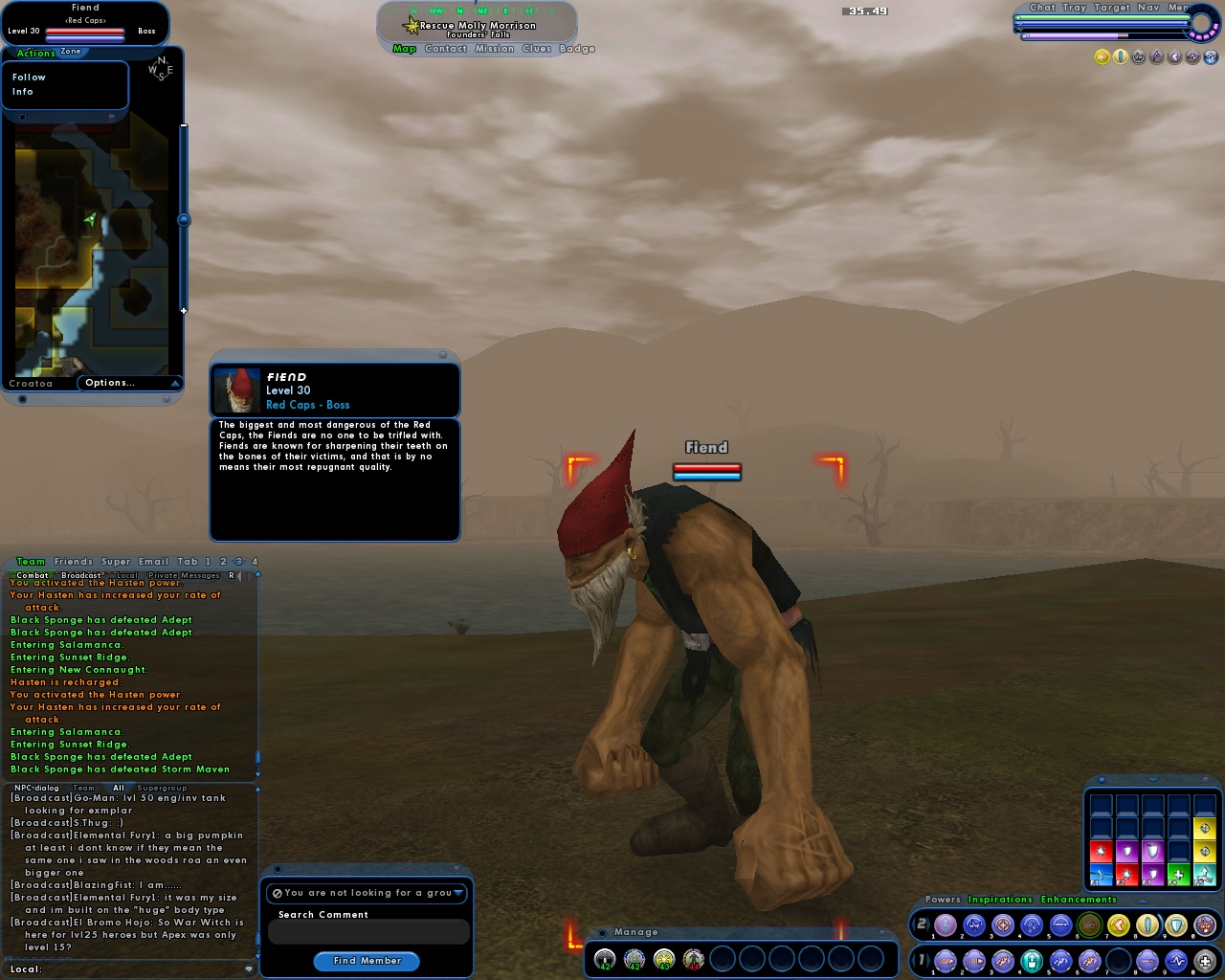Click the blue triangle expander on the minimap corner
Screen dimensions: 1225x980
(174, 383)
